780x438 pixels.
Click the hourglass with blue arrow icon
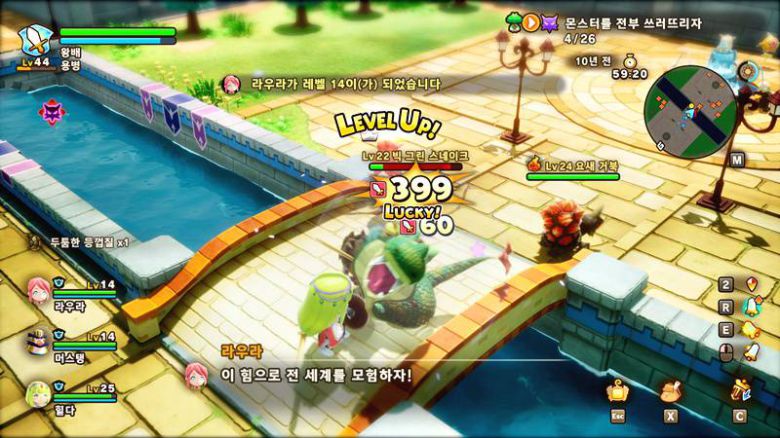740,390
